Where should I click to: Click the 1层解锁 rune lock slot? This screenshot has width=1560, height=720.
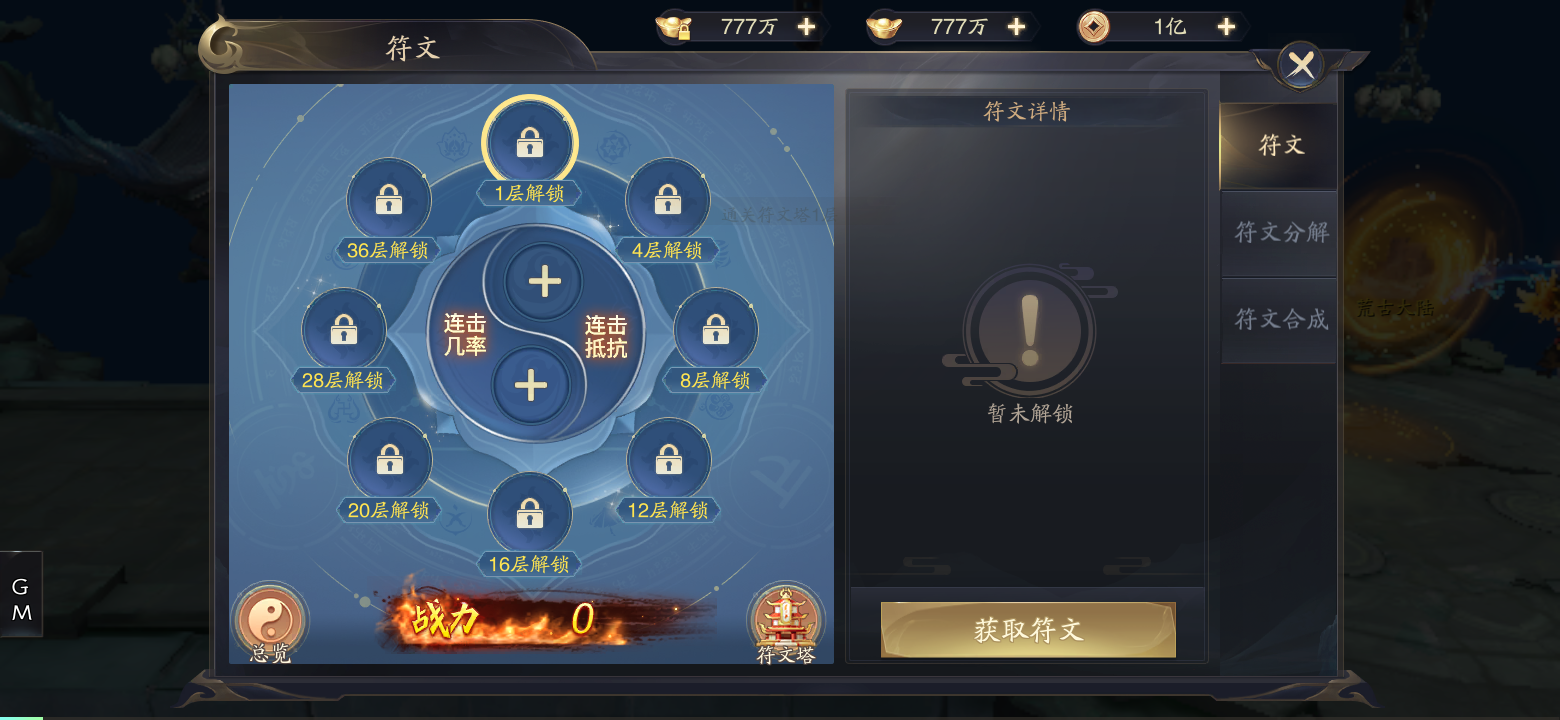[529, 142]
